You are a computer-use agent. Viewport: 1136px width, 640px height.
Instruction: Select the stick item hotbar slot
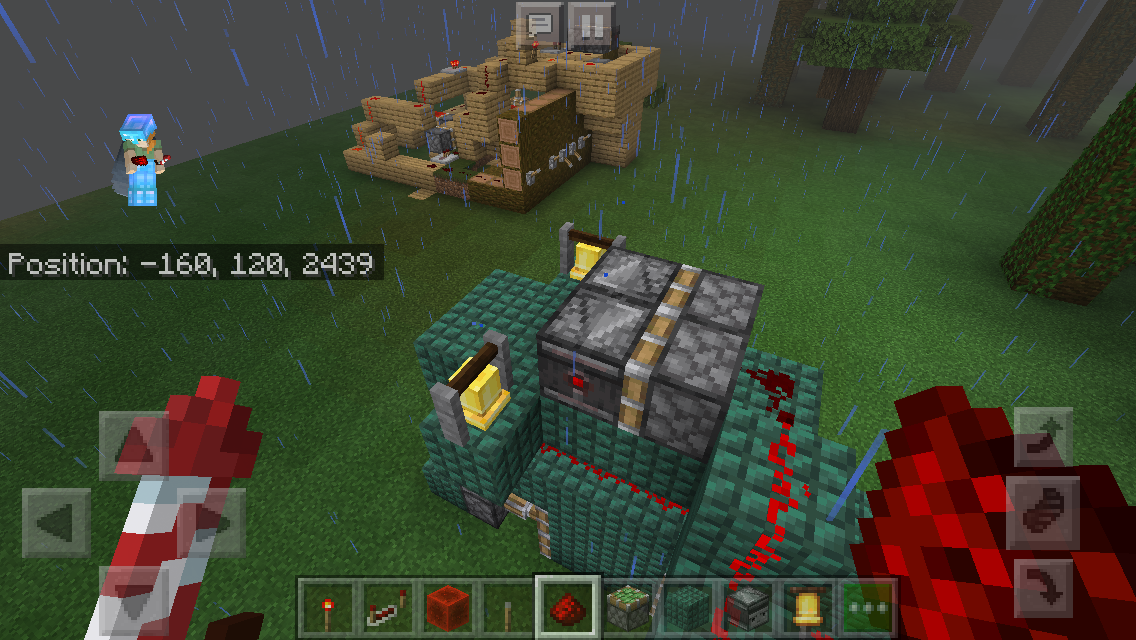point(507,607)
